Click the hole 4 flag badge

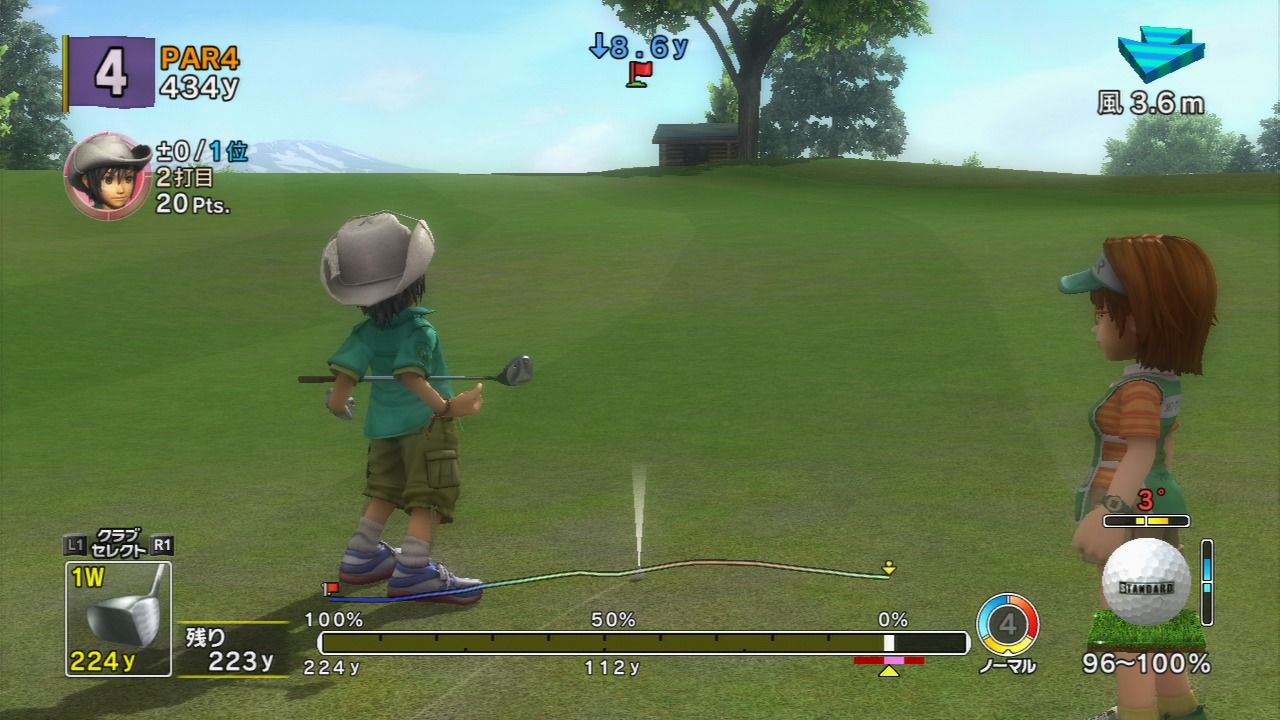[111, 73]
